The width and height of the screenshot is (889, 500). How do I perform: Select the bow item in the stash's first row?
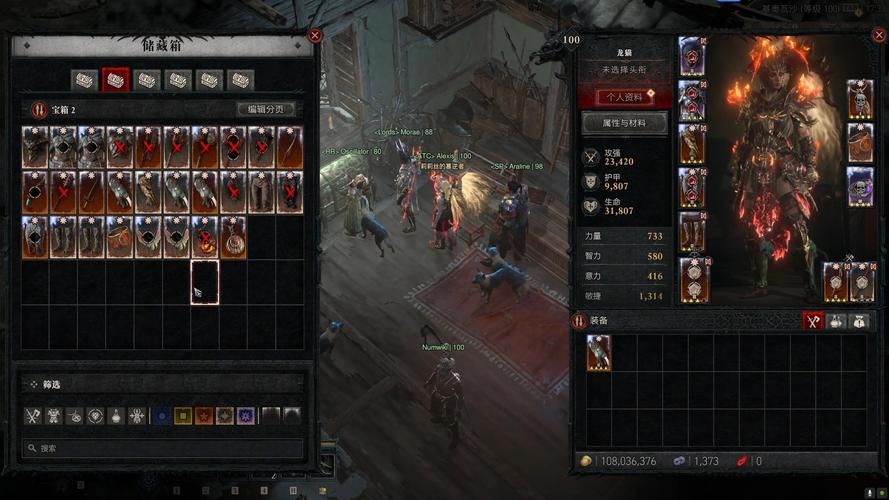[x=290, y=147]
